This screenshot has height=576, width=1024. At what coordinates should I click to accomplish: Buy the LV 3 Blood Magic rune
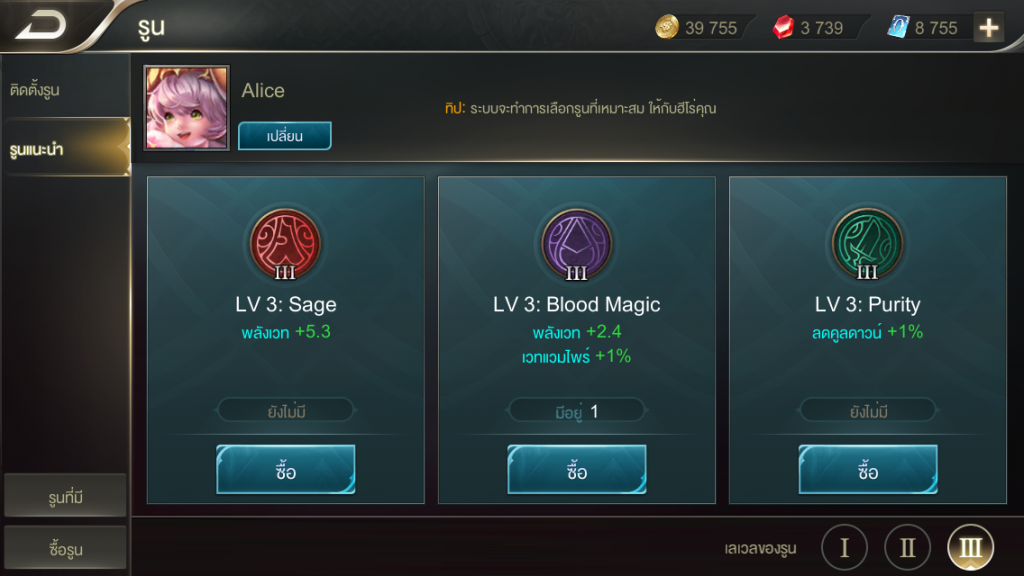point(576,470)
